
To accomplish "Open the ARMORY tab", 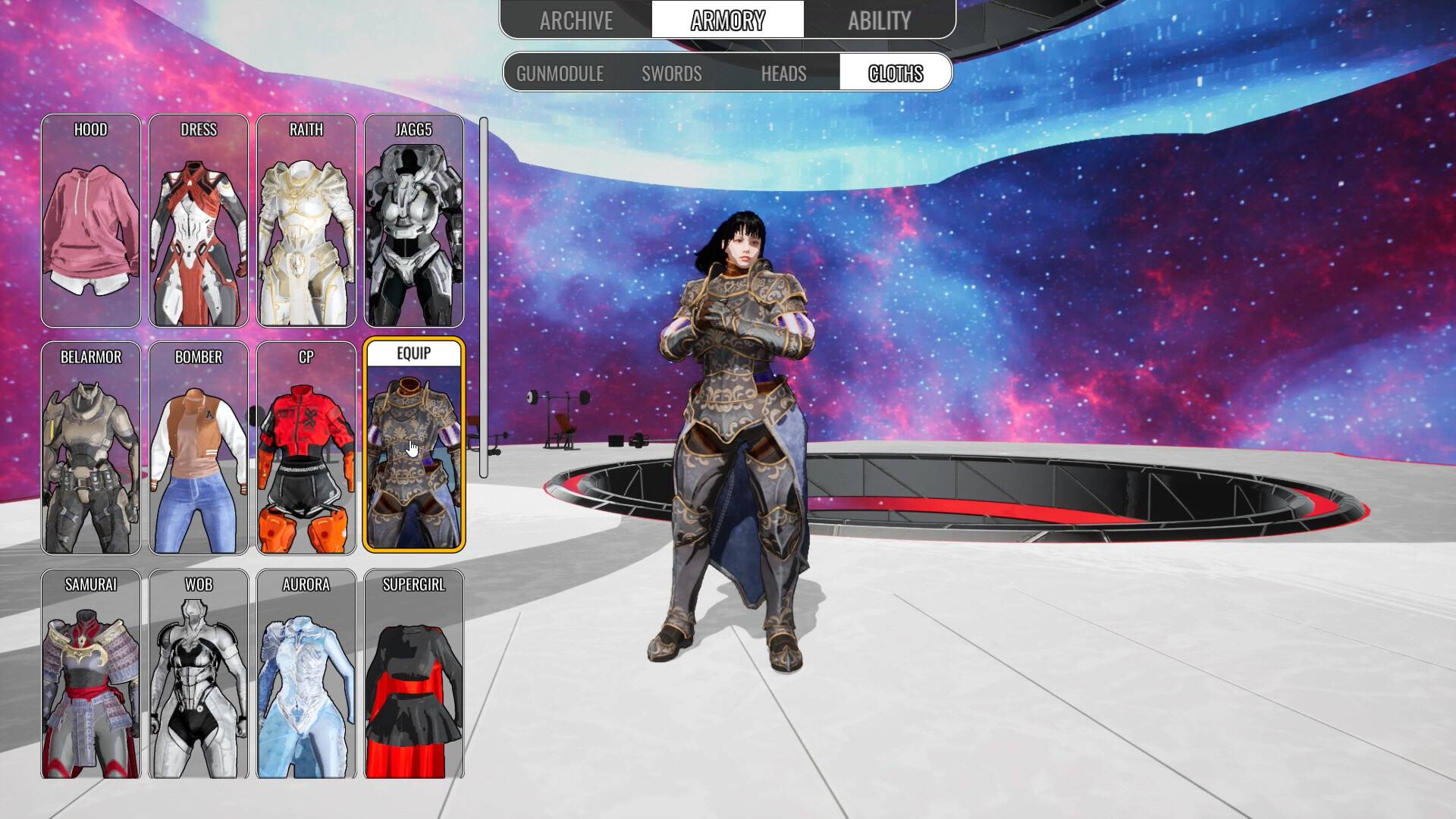I will [726, 18].
